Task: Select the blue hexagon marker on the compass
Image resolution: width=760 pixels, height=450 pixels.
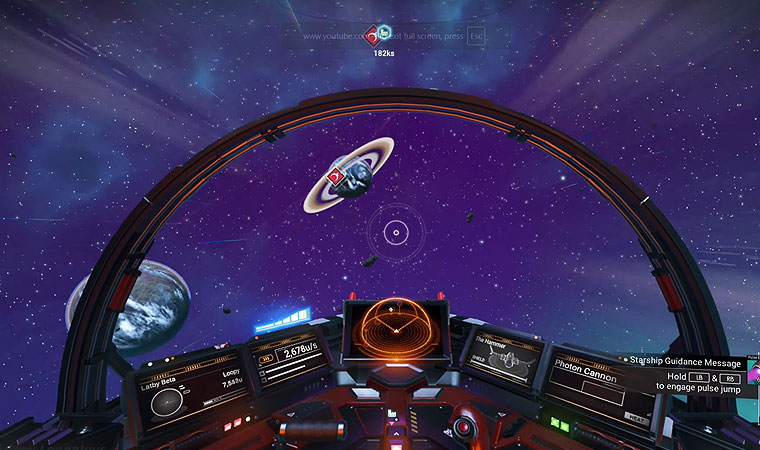Action: pyautogui.click(x=385, y=31)
